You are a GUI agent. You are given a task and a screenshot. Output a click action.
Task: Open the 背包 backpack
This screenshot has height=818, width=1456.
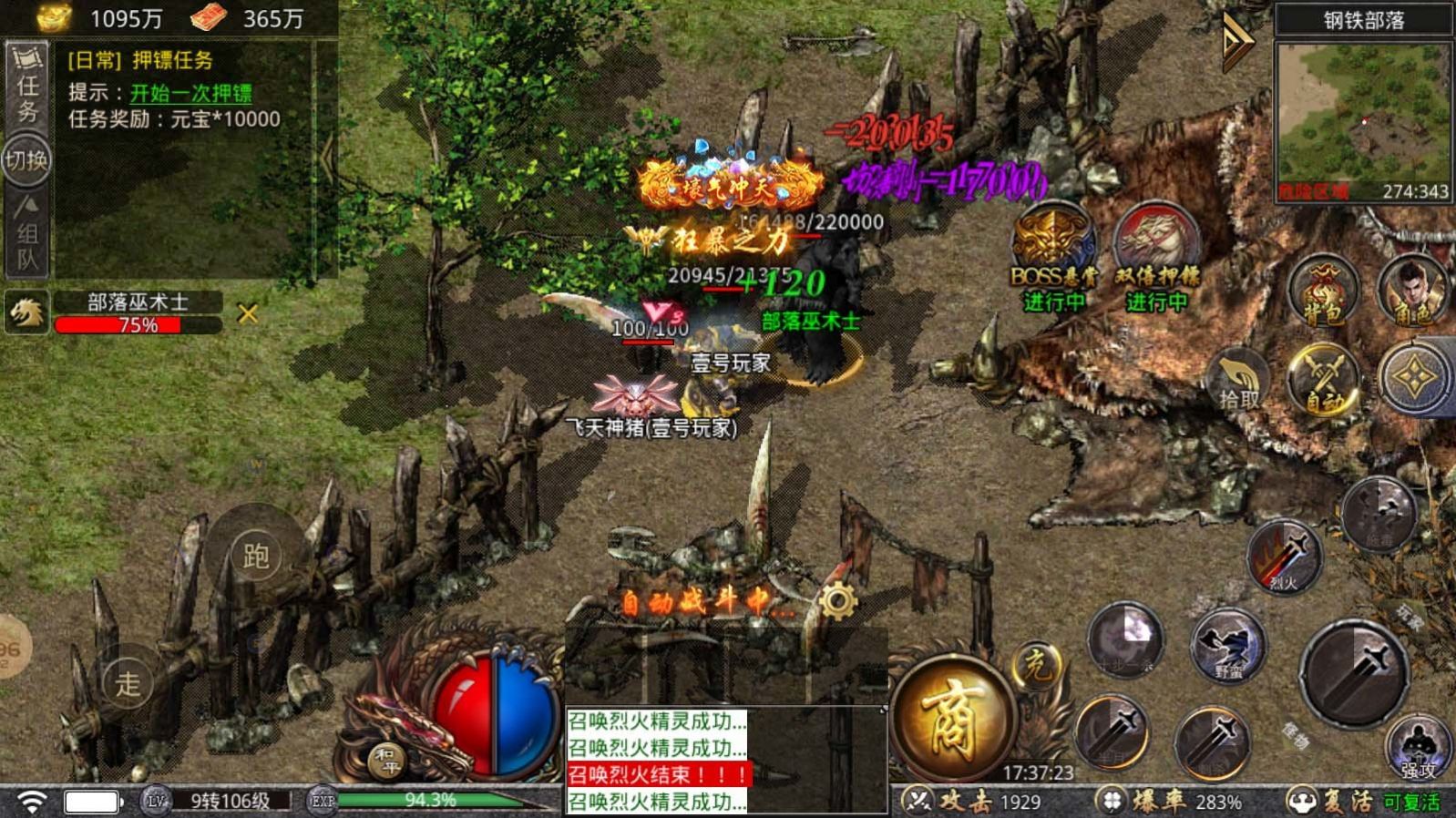click(x=1323, y=291)
